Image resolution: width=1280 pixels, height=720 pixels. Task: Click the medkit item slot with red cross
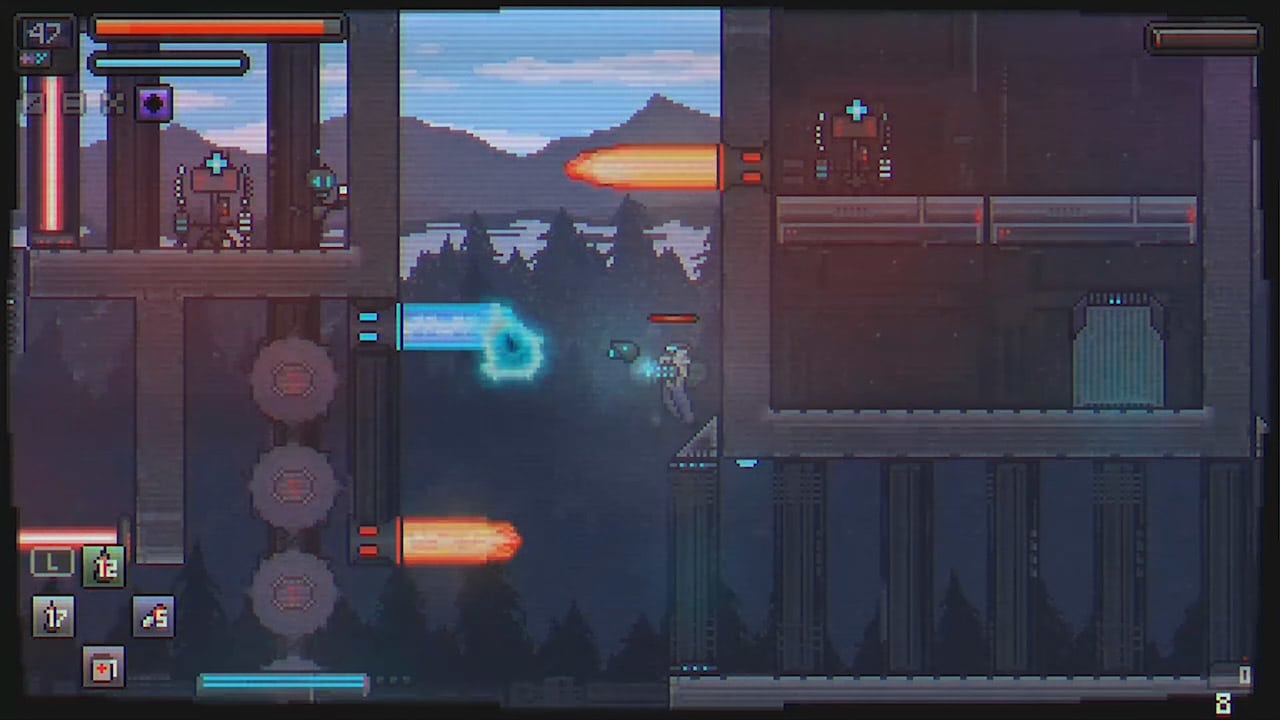coord(104,668)
